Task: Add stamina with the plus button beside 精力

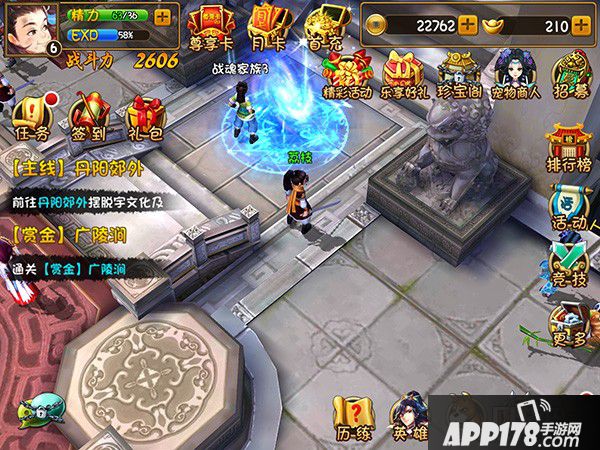Action: pyautogui.click(x=163, y=16)
